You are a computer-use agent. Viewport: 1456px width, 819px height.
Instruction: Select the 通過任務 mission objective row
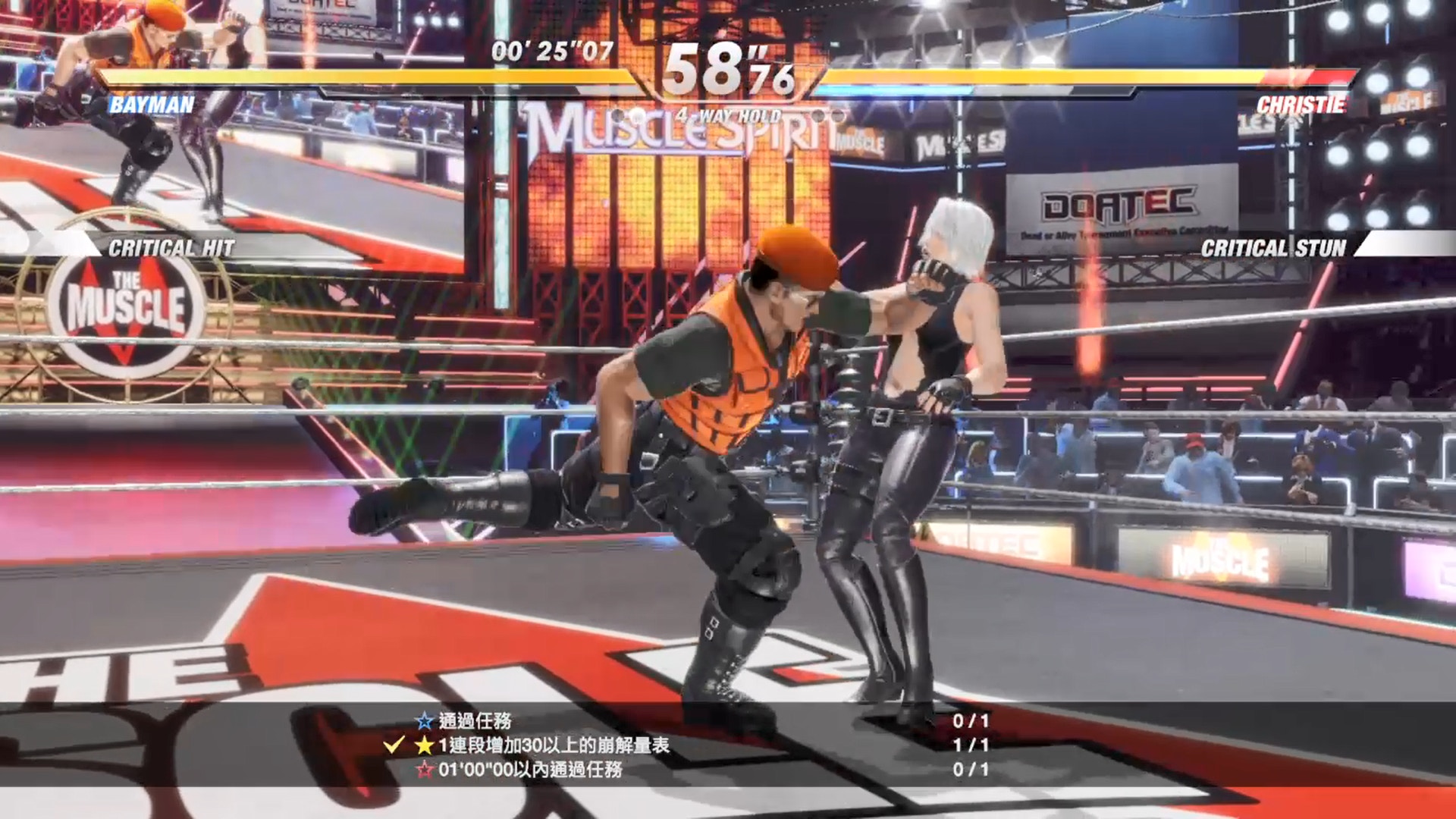click(475, 720)
